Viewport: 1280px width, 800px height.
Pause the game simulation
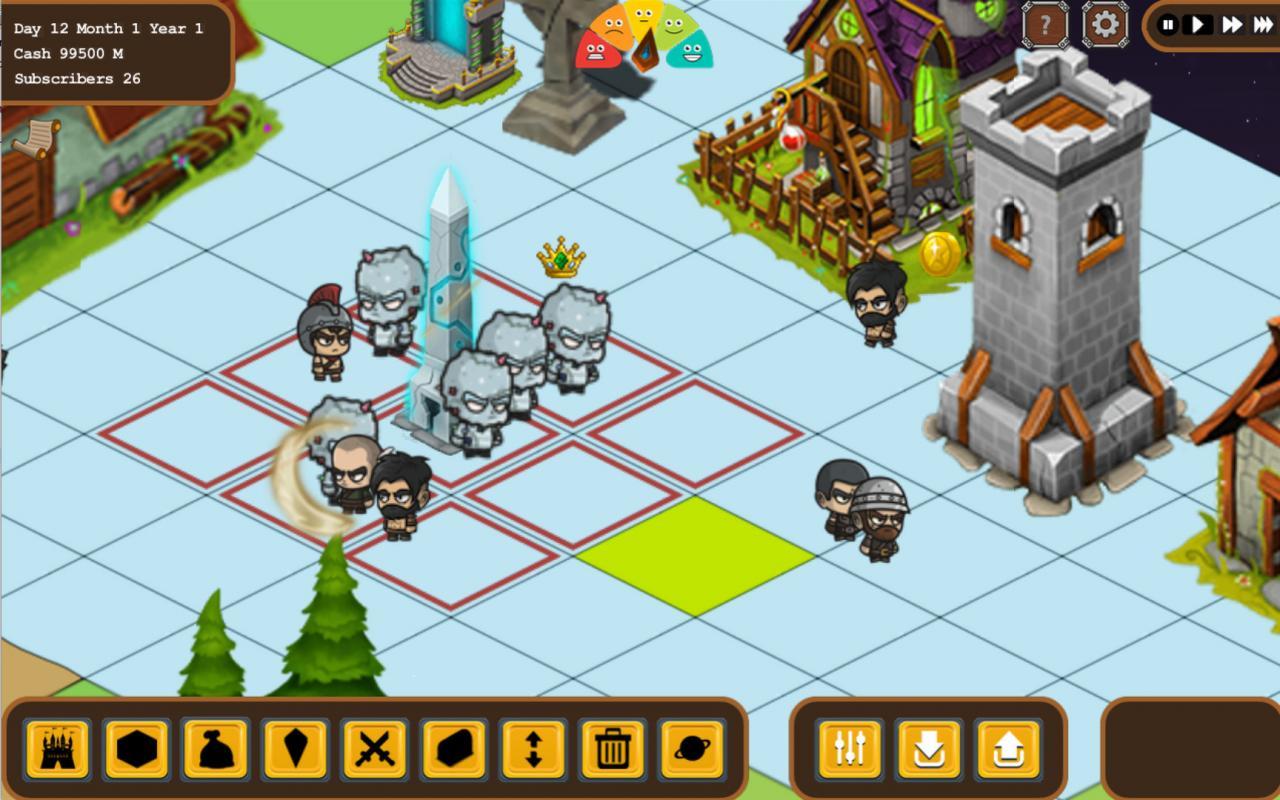click(1168, 25)
